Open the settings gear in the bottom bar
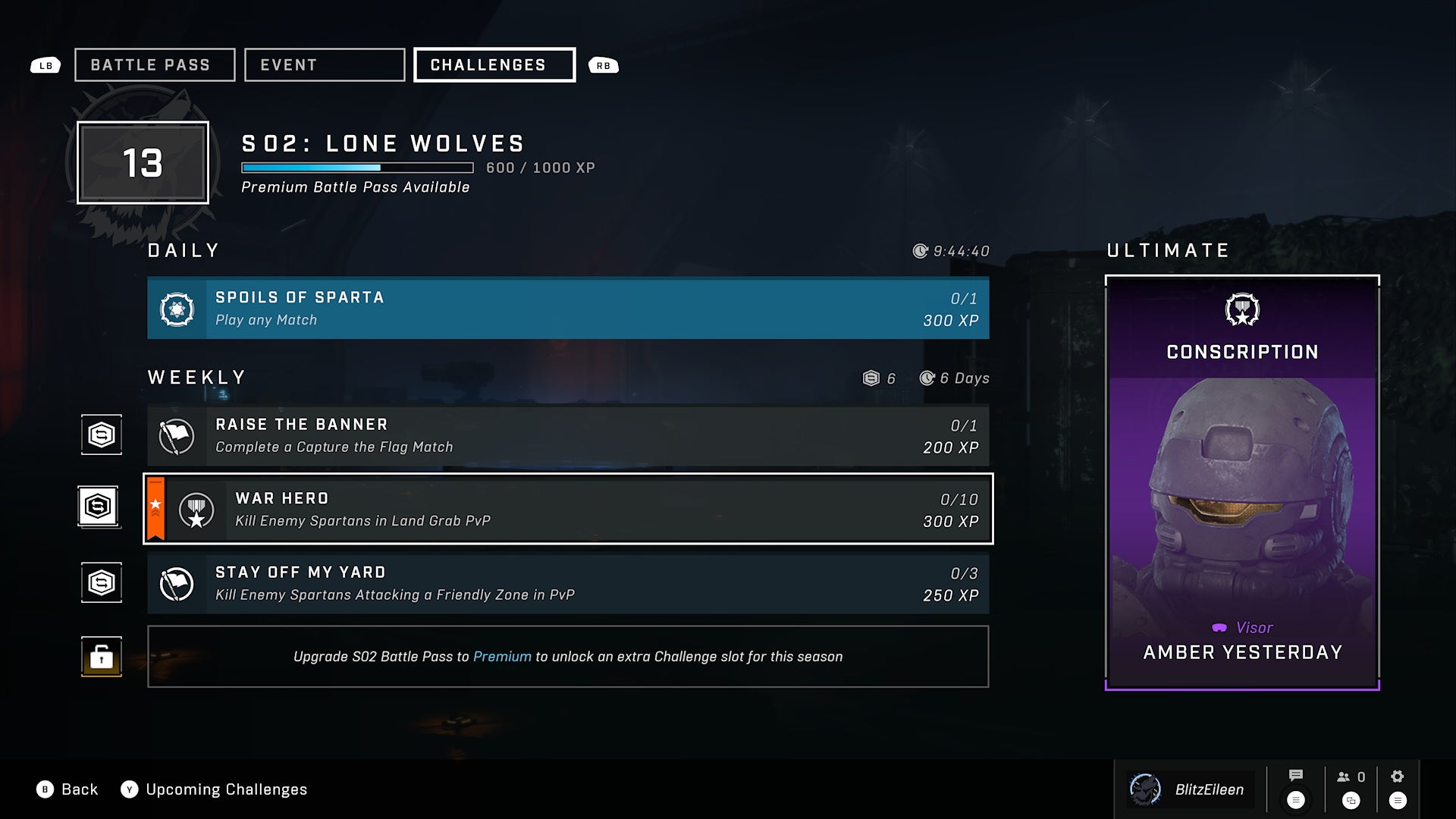 (1396, 776)
